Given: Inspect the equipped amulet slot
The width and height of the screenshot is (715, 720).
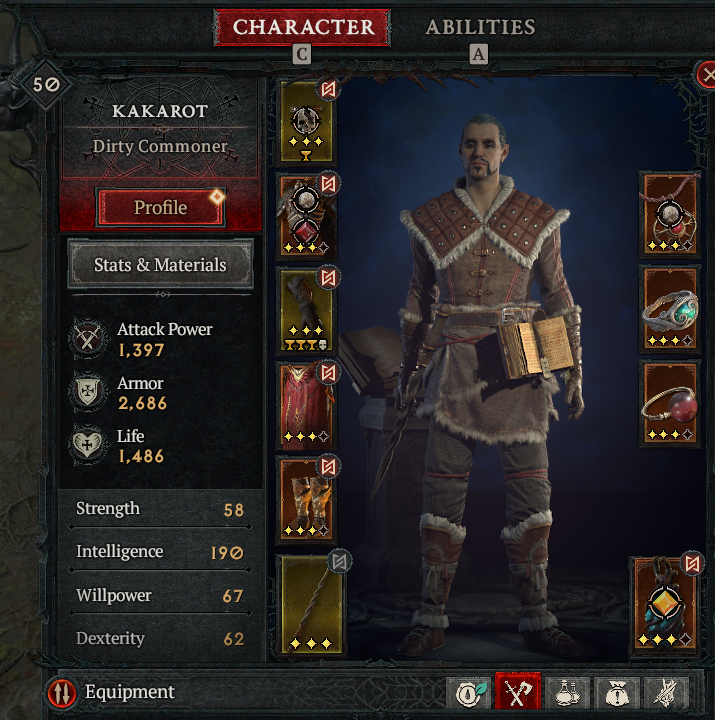Looking at the screenshot, I should [x=670, y=214].
